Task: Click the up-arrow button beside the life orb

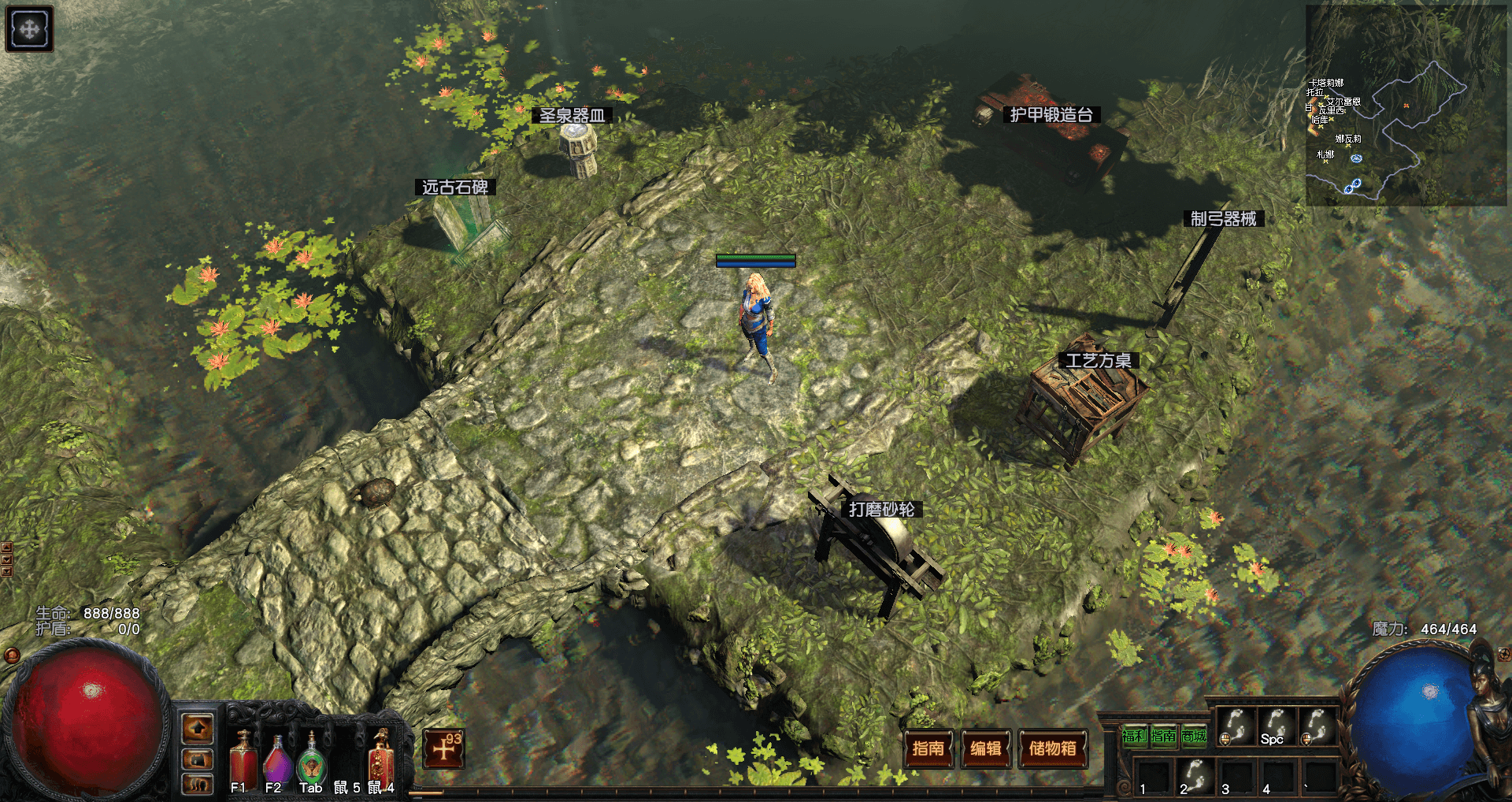Action: point(197,729)
